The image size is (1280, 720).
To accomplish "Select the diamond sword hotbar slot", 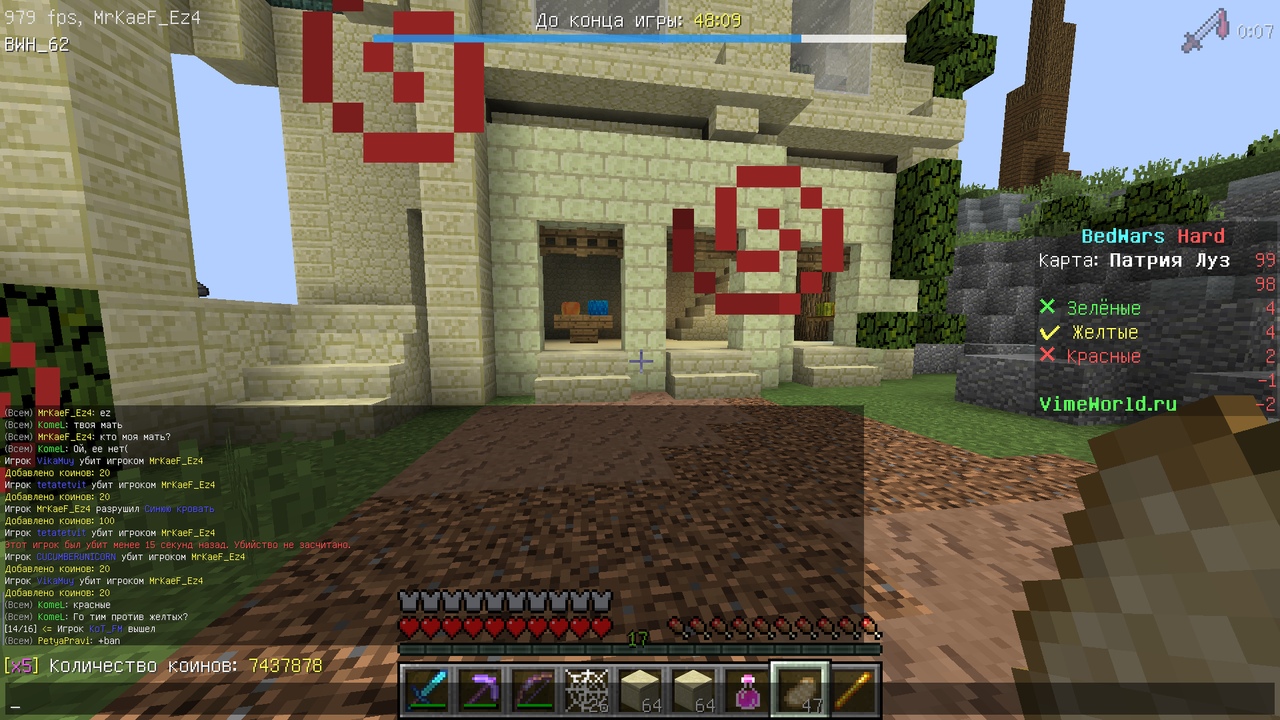I will point(424,691).
